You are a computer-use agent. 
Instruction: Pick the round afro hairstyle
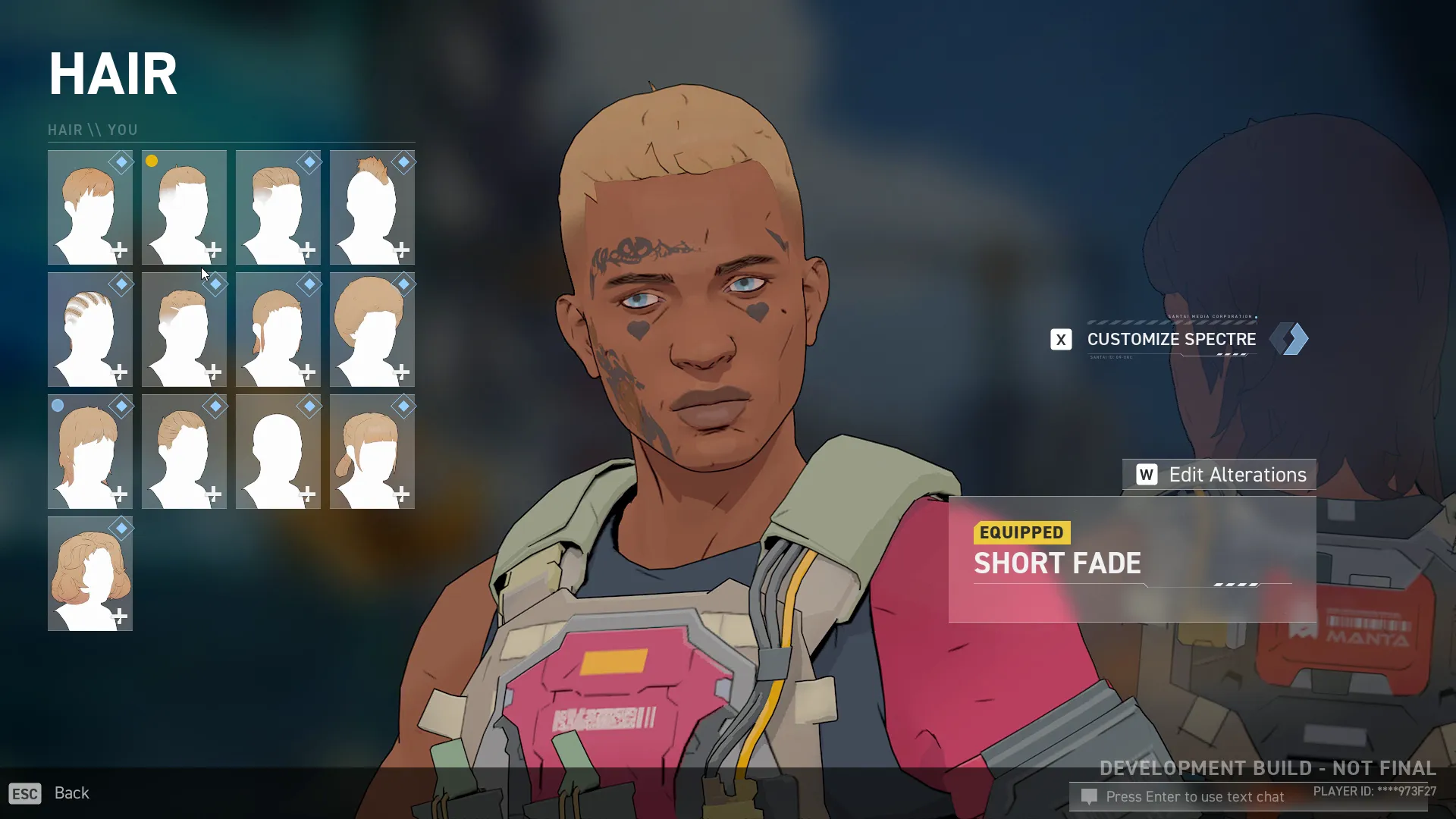[x=372, y=329]
